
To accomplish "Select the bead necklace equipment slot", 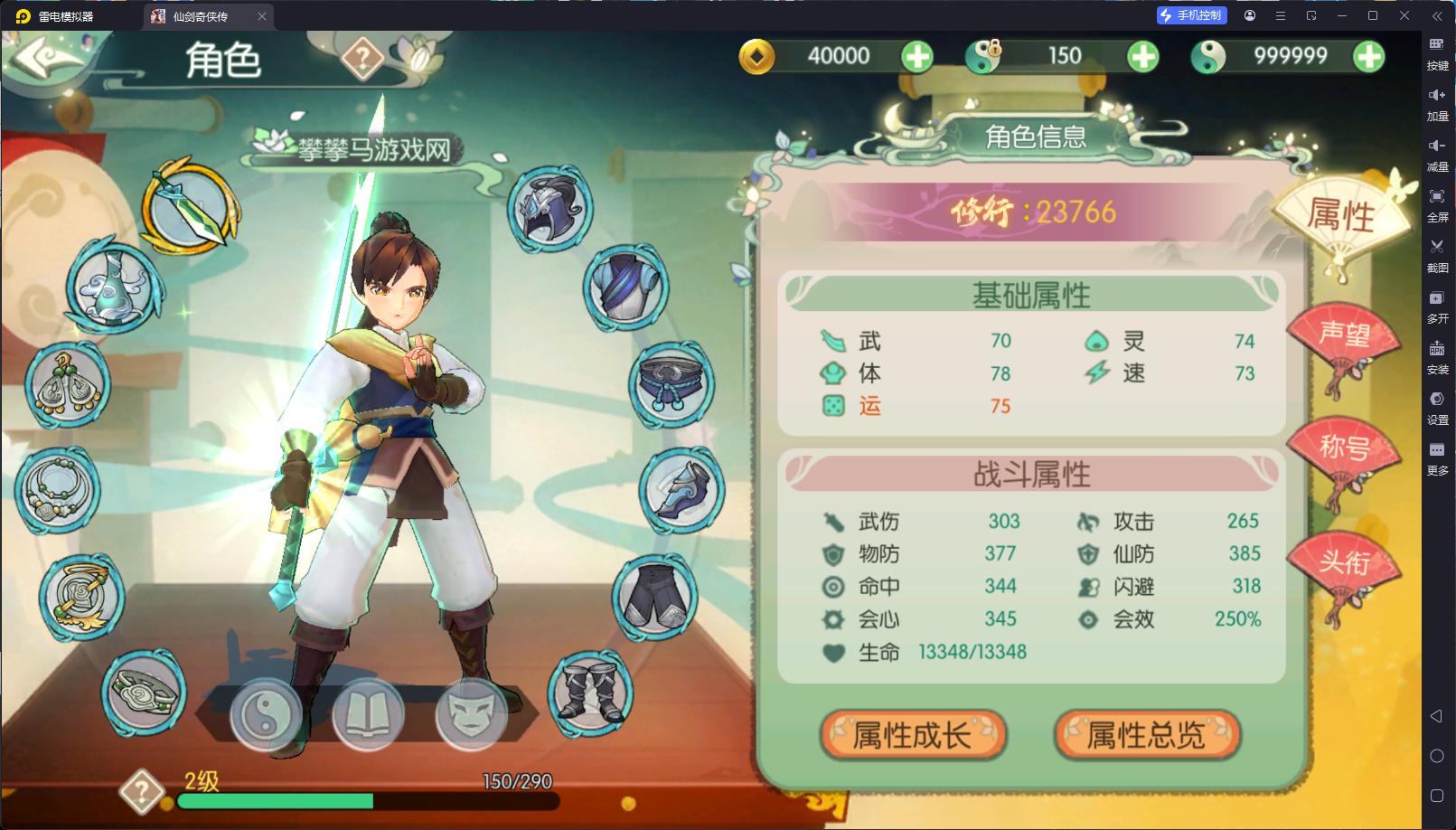I will coord(58,490).
